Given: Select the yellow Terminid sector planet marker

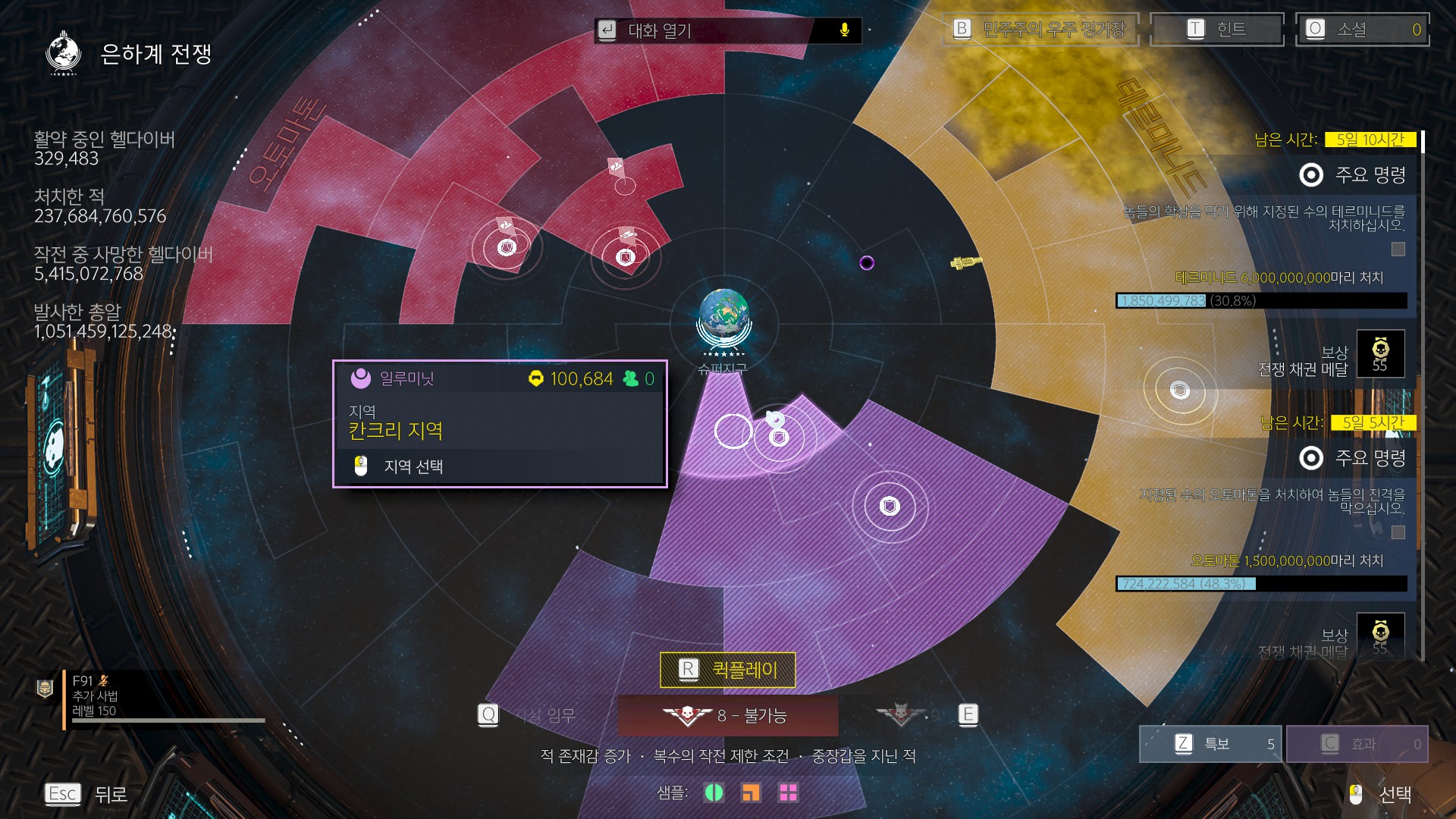Looking at the screenshot, I should point(1179,391).
